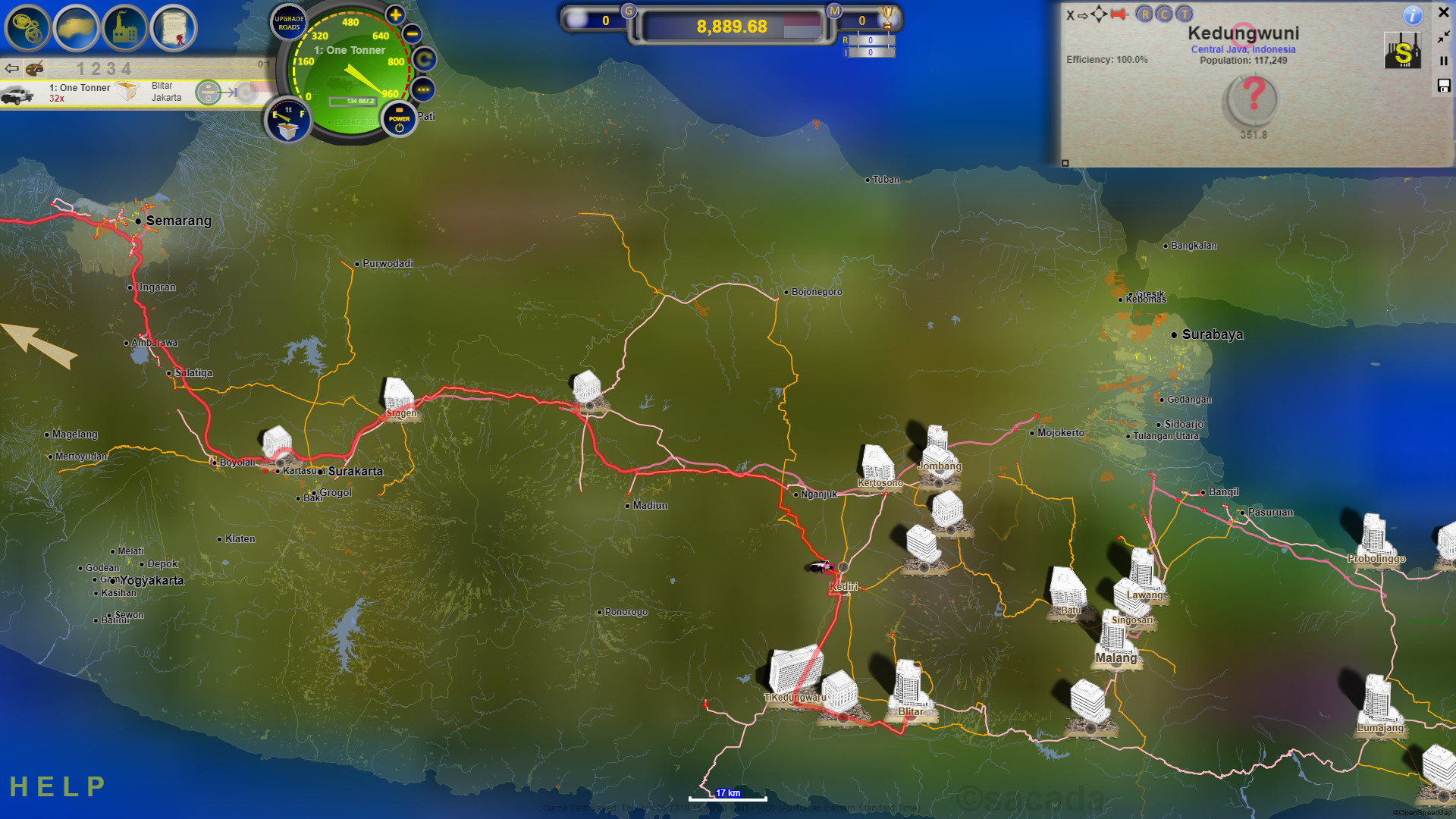Toggle the POWER button on the dashboard
The height and width of the screenshot is (819, 1456).
(x=398, y=119)
